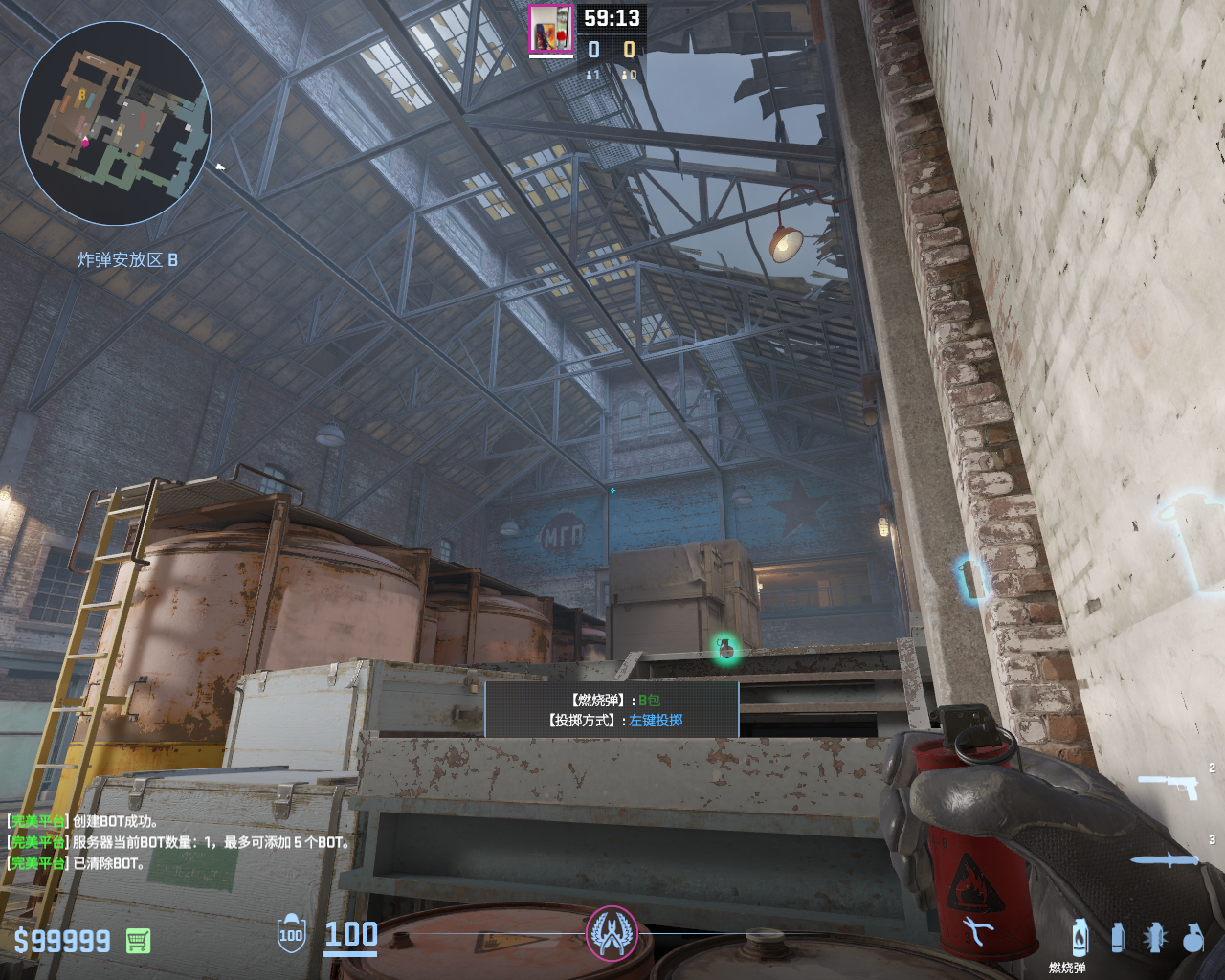Click the circular minimap radar
Screen dimensions: 1225x980
[x=115, y=124]
